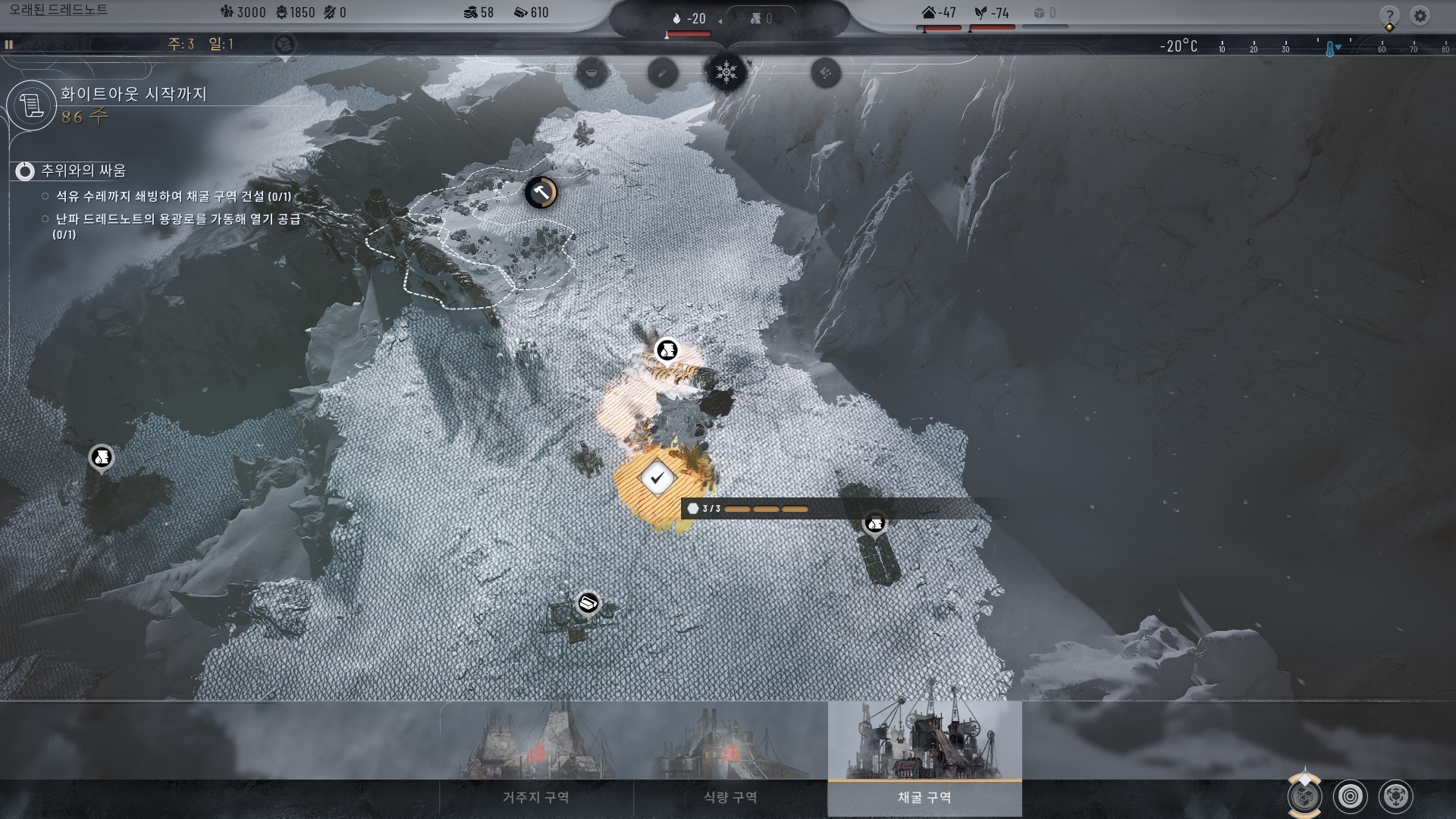
Task: Open the cube building icon in bottom corner
Action: tap(1304, 796)
